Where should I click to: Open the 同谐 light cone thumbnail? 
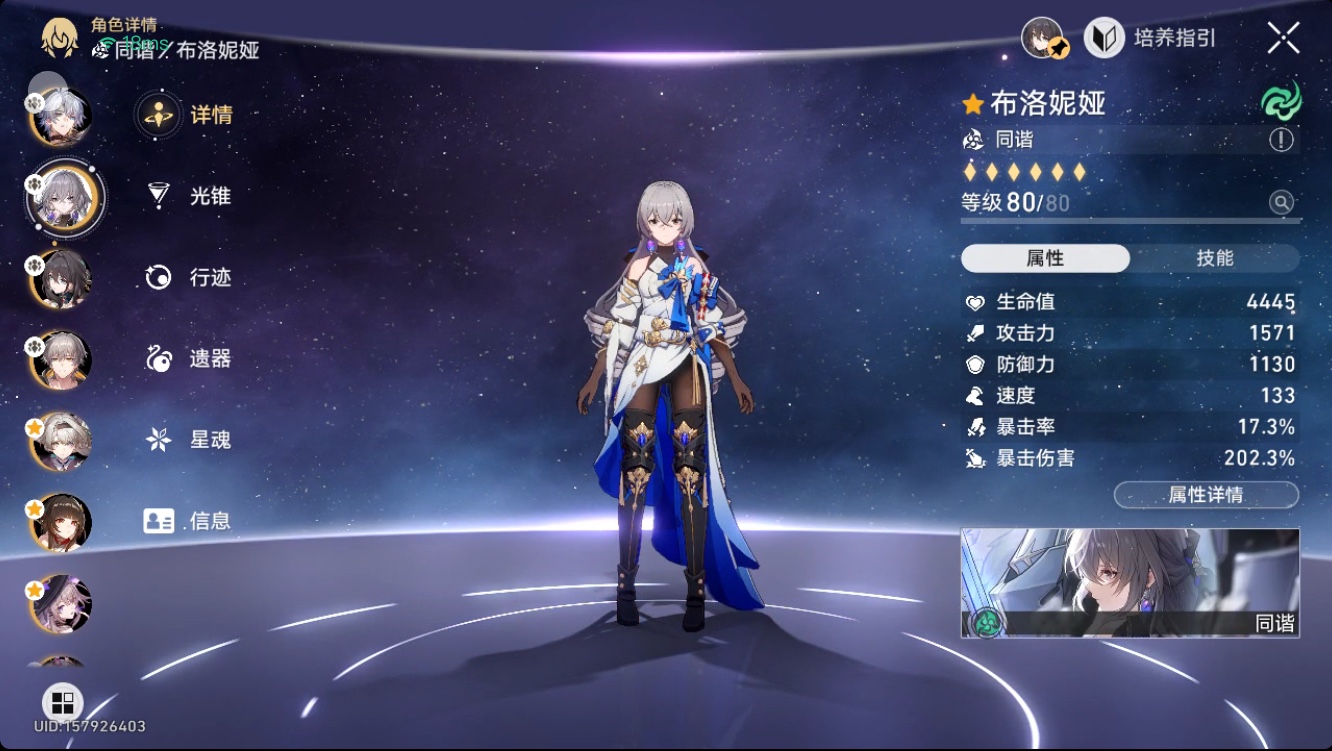1130,583
